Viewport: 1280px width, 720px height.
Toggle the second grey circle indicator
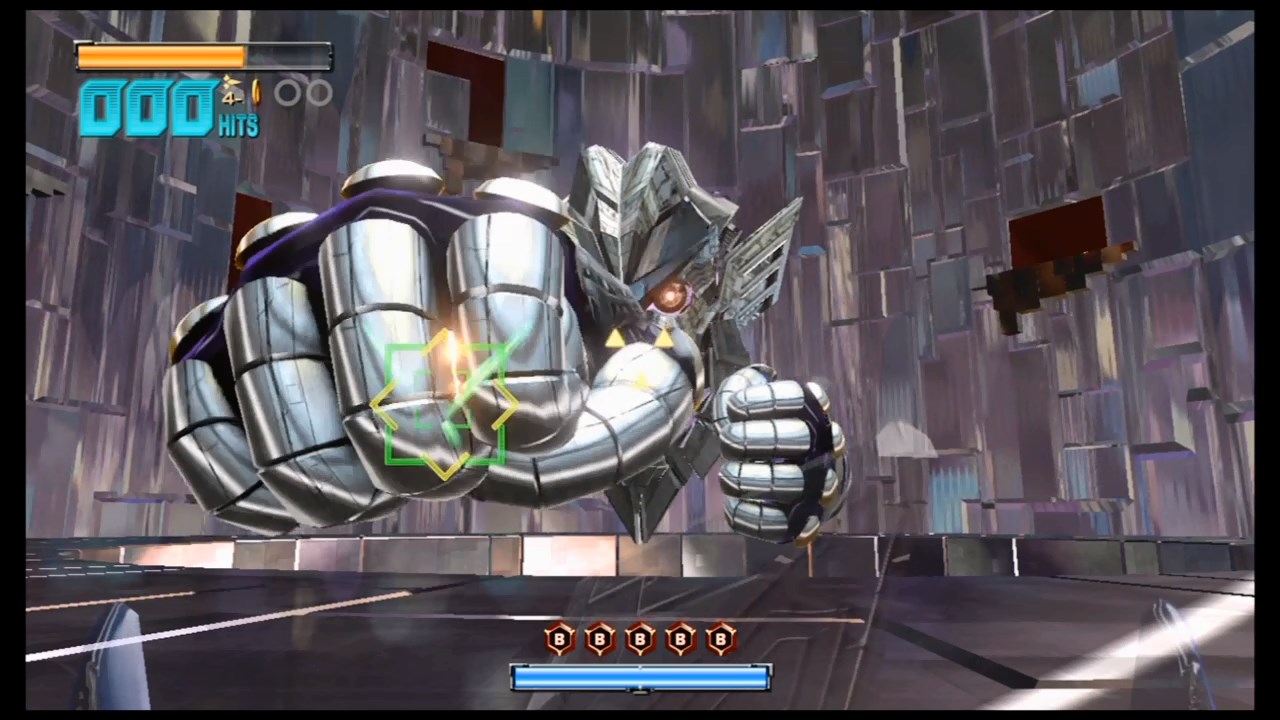coord(322,93)
